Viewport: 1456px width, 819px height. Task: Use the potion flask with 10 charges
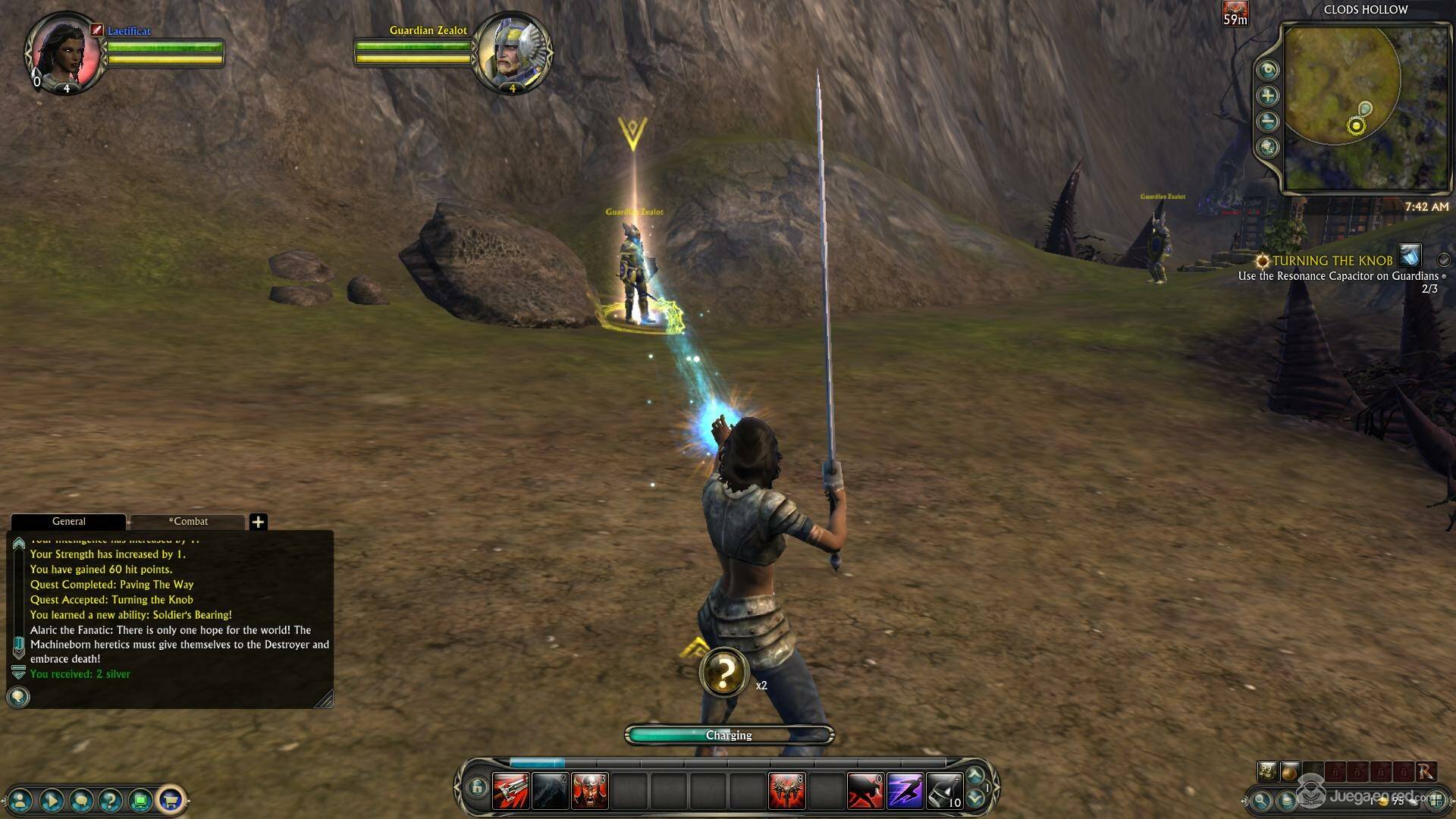(x=944, y=791)
